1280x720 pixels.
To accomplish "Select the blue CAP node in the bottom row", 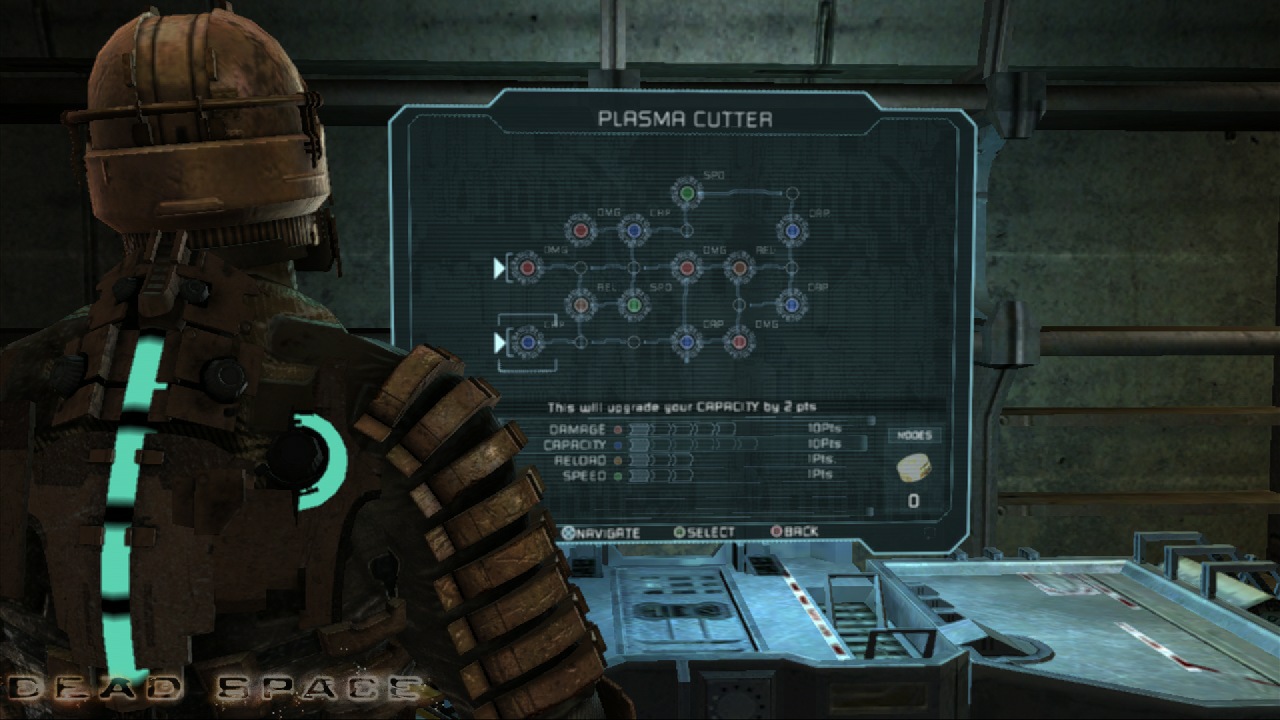I will tap(687, 340).
